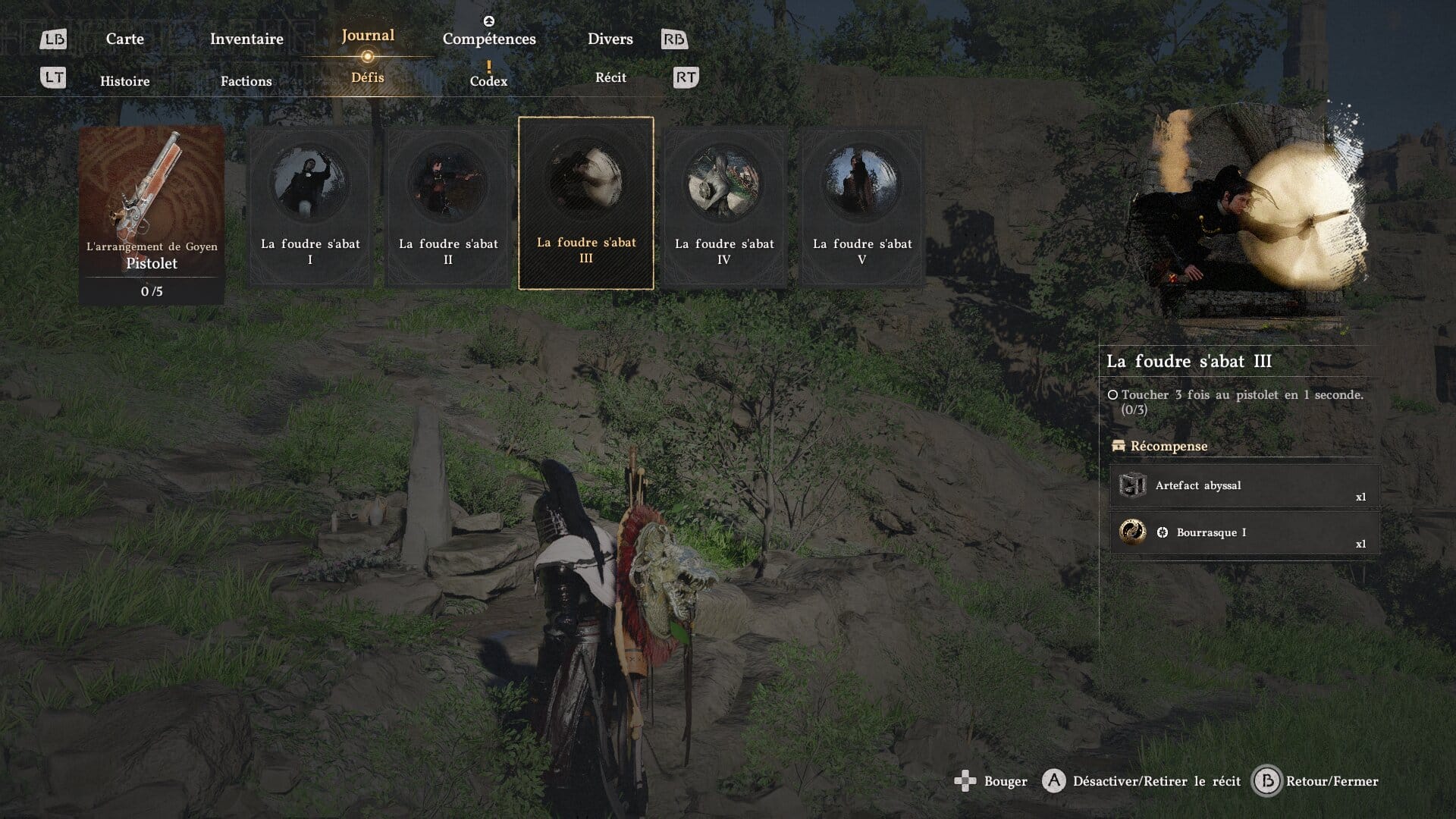Screen dimensions: 1456x819
Task: Go to the Compétences tab
Action: 489,39
